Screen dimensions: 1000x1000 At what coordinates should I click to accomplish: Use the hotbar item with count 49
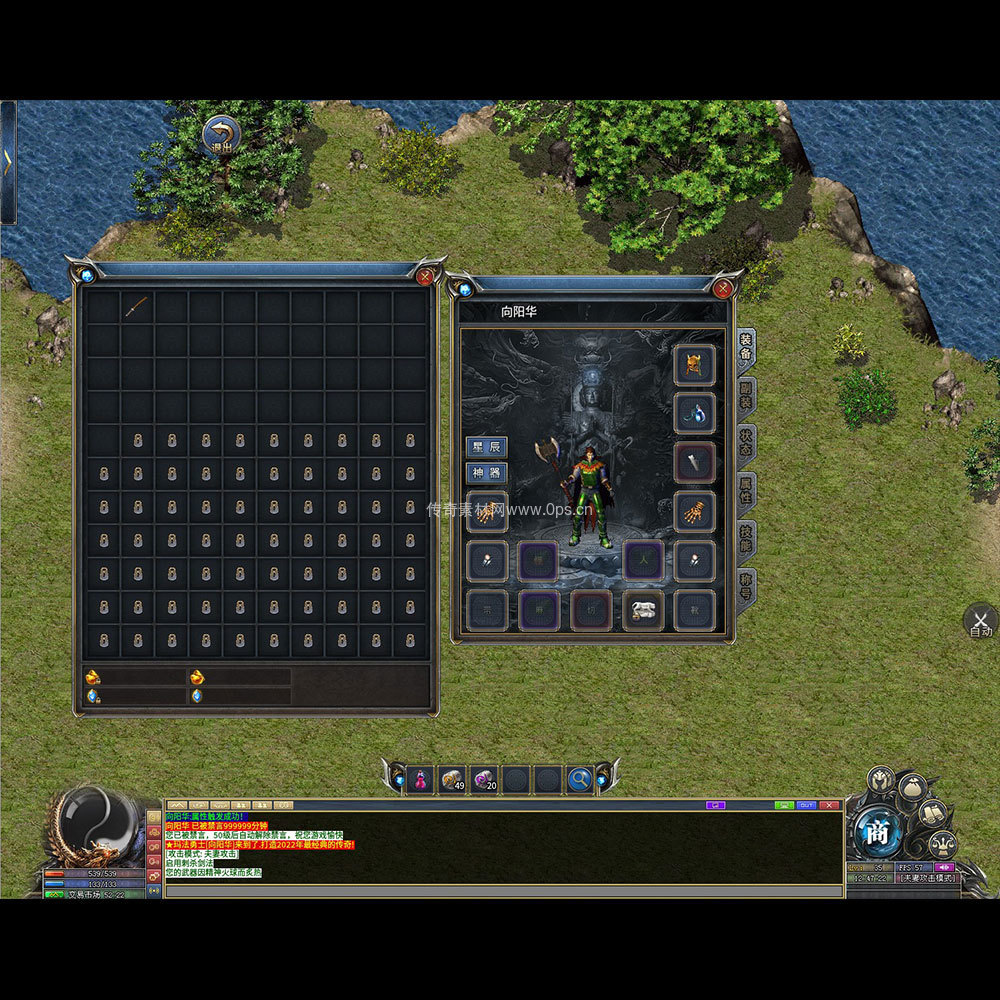pos(453,779)
